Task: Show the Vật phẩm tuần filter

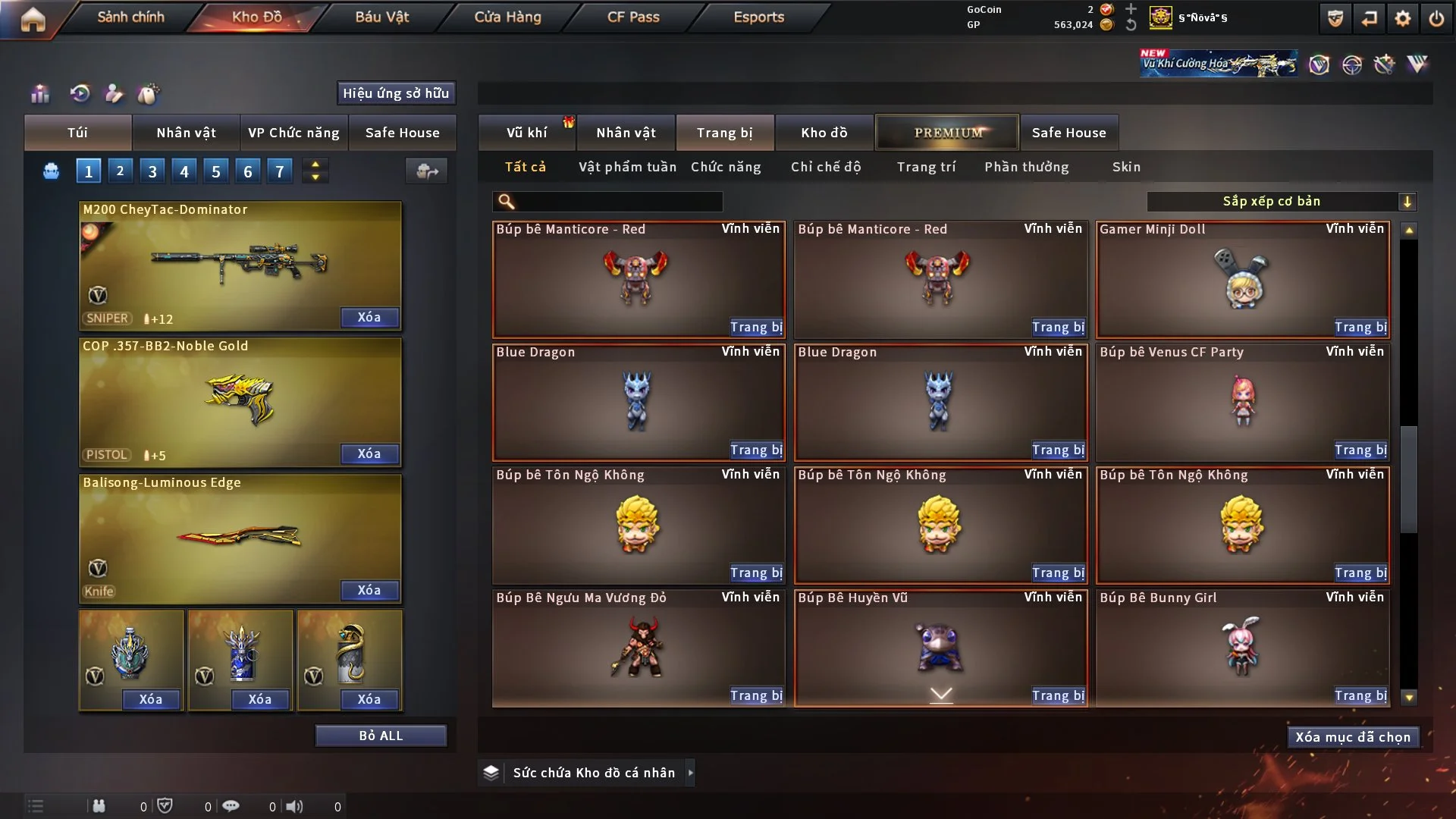Action: click(627, 167)
